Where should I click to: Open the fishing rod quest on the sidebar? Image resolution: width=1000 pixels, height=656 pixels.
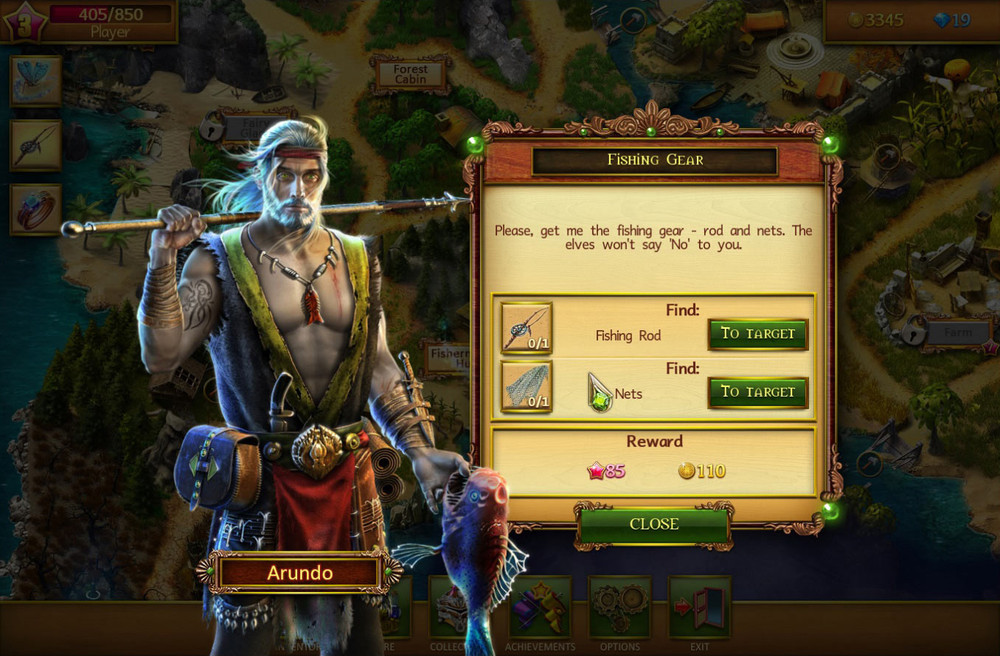pos(36,145)
